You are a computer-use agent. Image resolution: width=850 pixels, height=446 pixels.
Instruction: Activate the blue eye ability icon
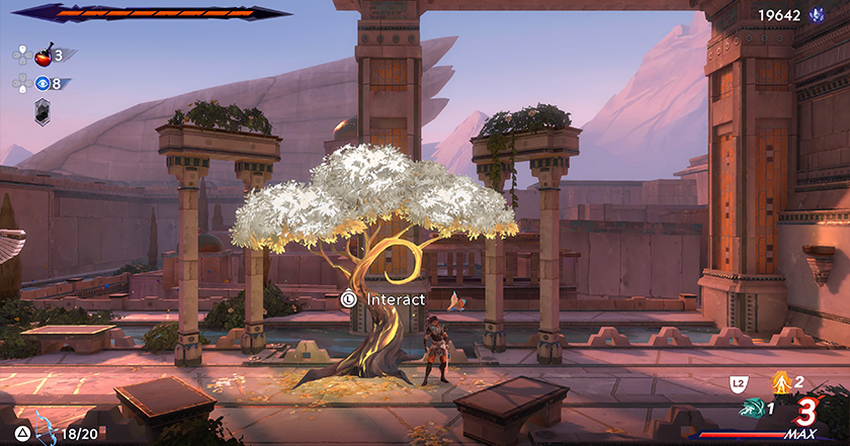click(42, 83)
